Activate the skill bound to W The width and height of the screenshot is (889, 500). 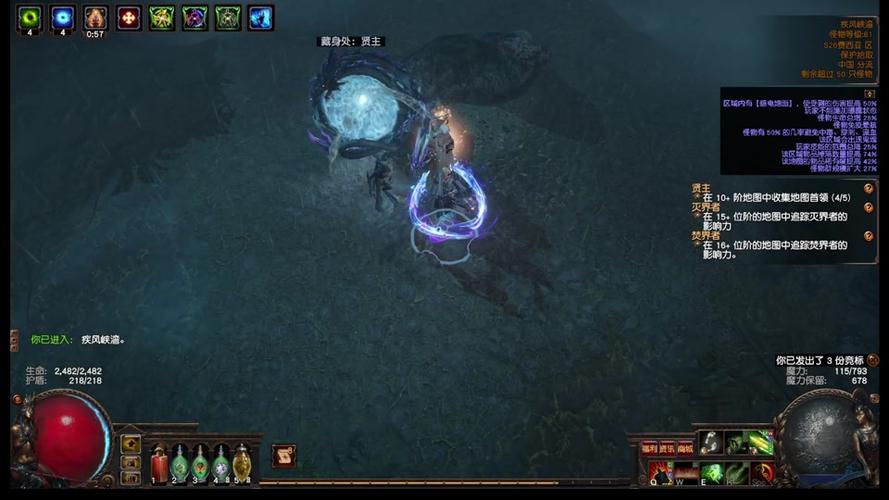[x=685, y=473]
